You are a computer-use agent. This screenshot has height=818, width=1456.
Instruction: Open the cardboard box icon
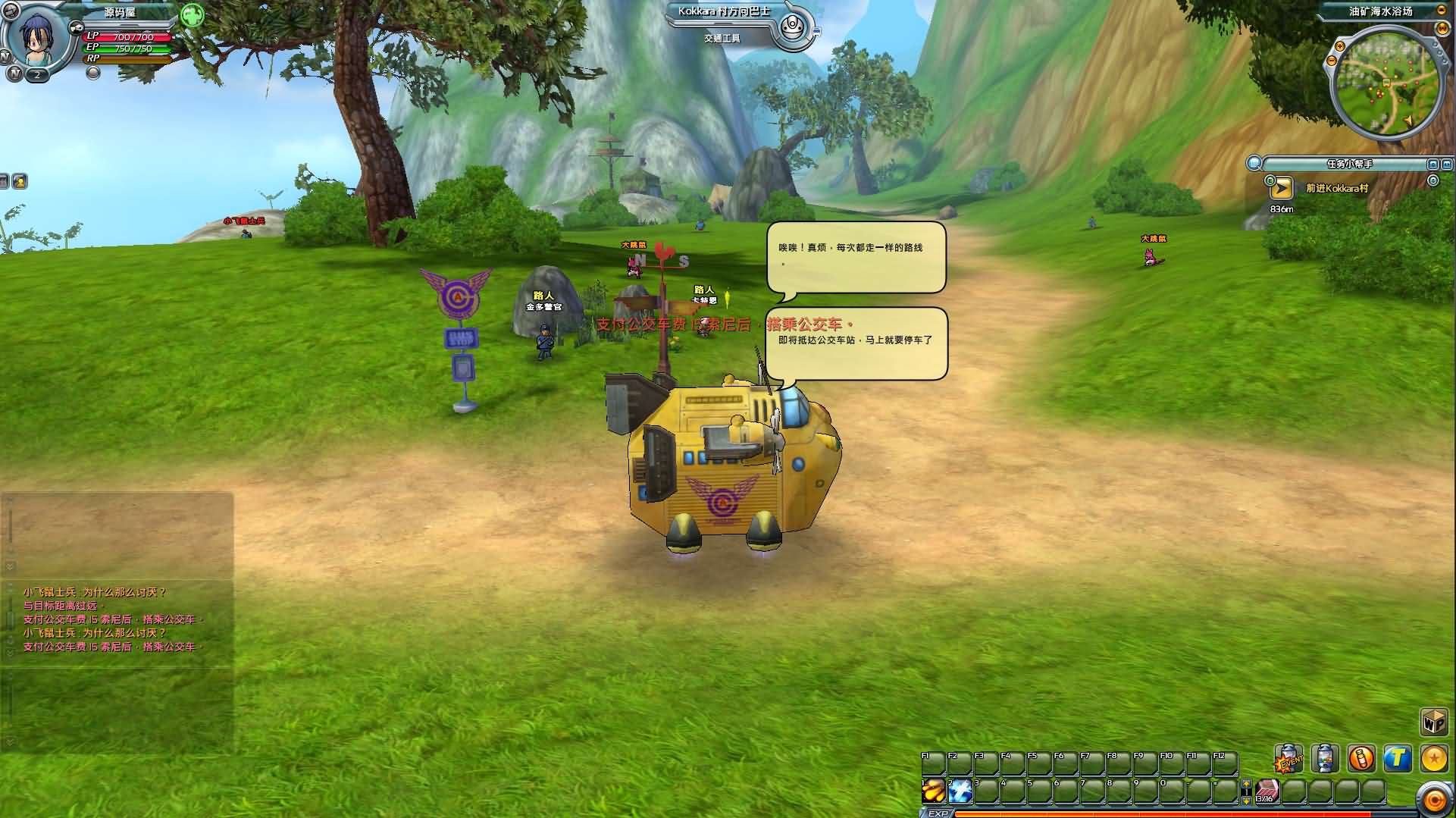pos(1433,722)
